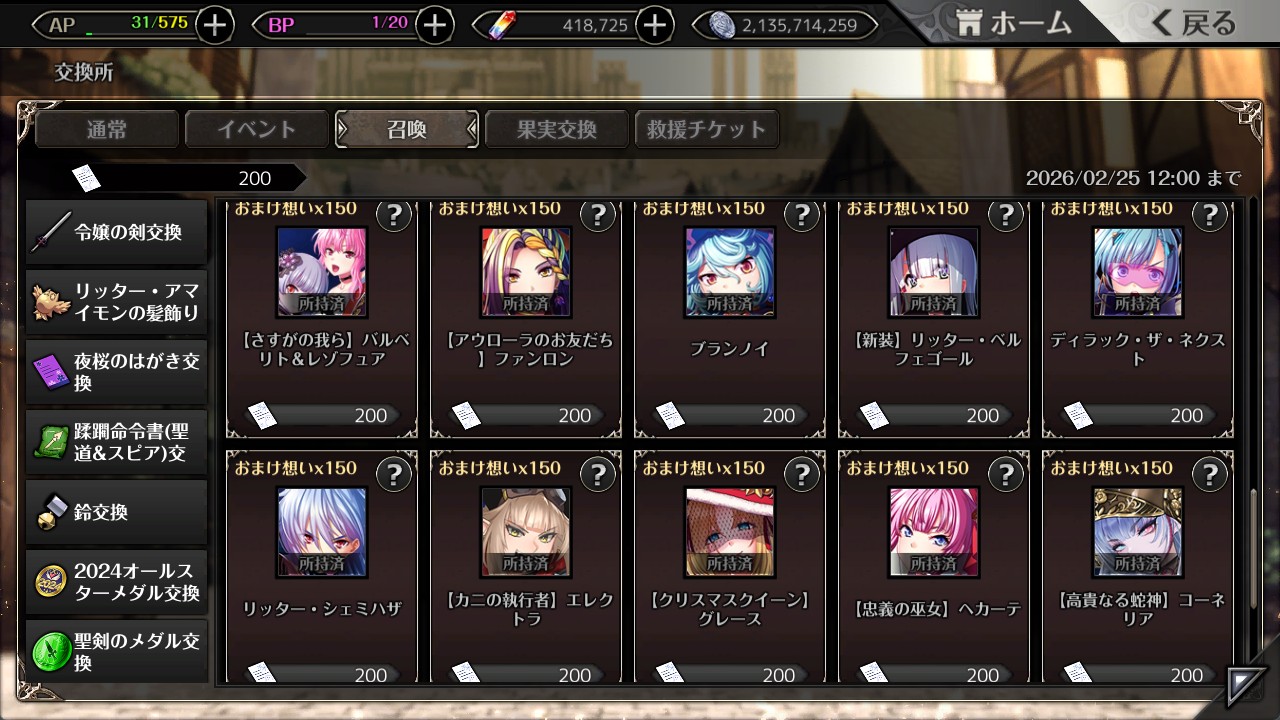Open リッター・アマイモンの髪飾り exchange category
Image resolution: width=1280 pixels, height=720 pixels.
(116, 302)
